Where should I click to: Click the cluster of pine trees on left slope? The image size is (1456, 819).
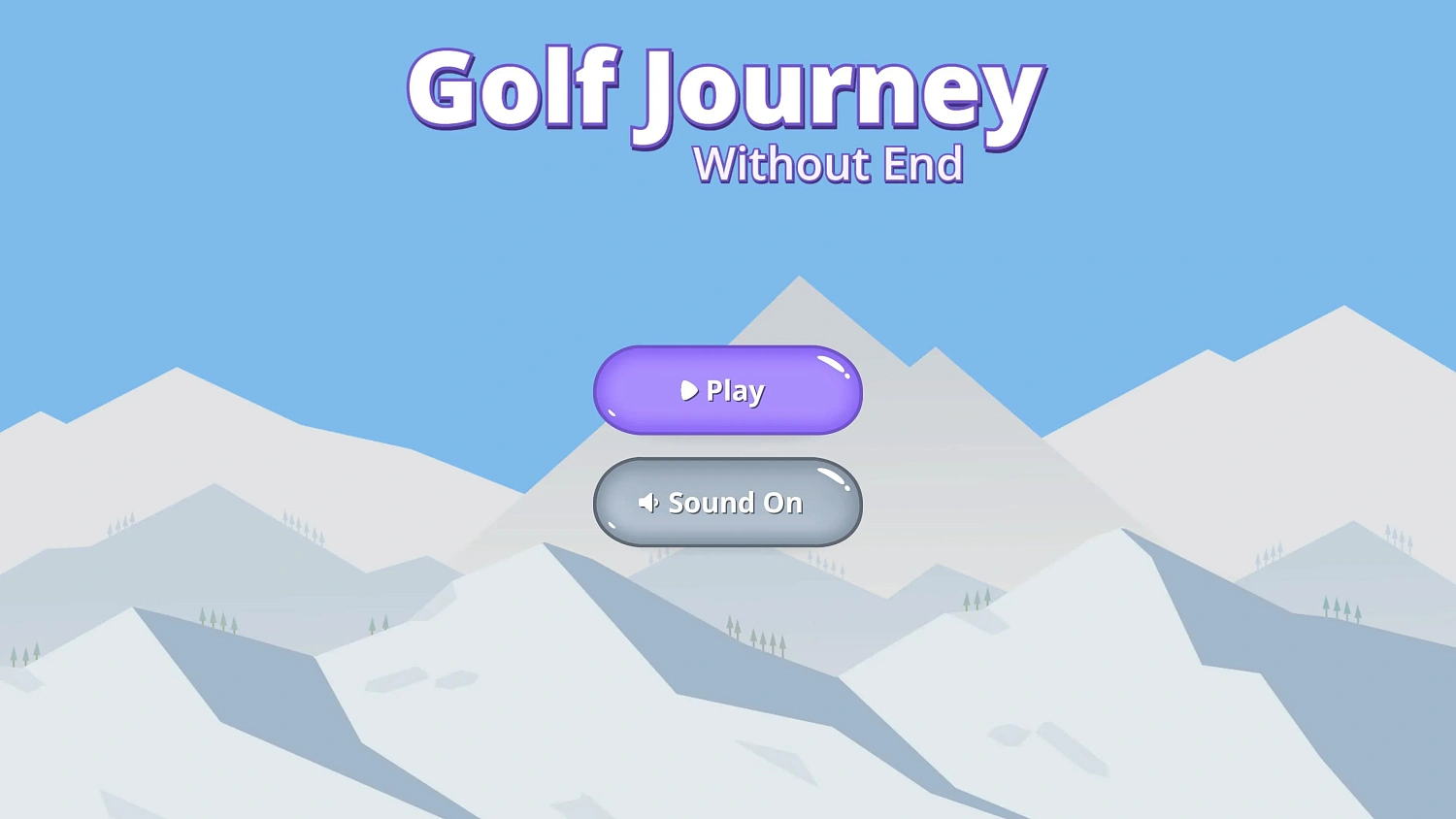click(218, 618)
